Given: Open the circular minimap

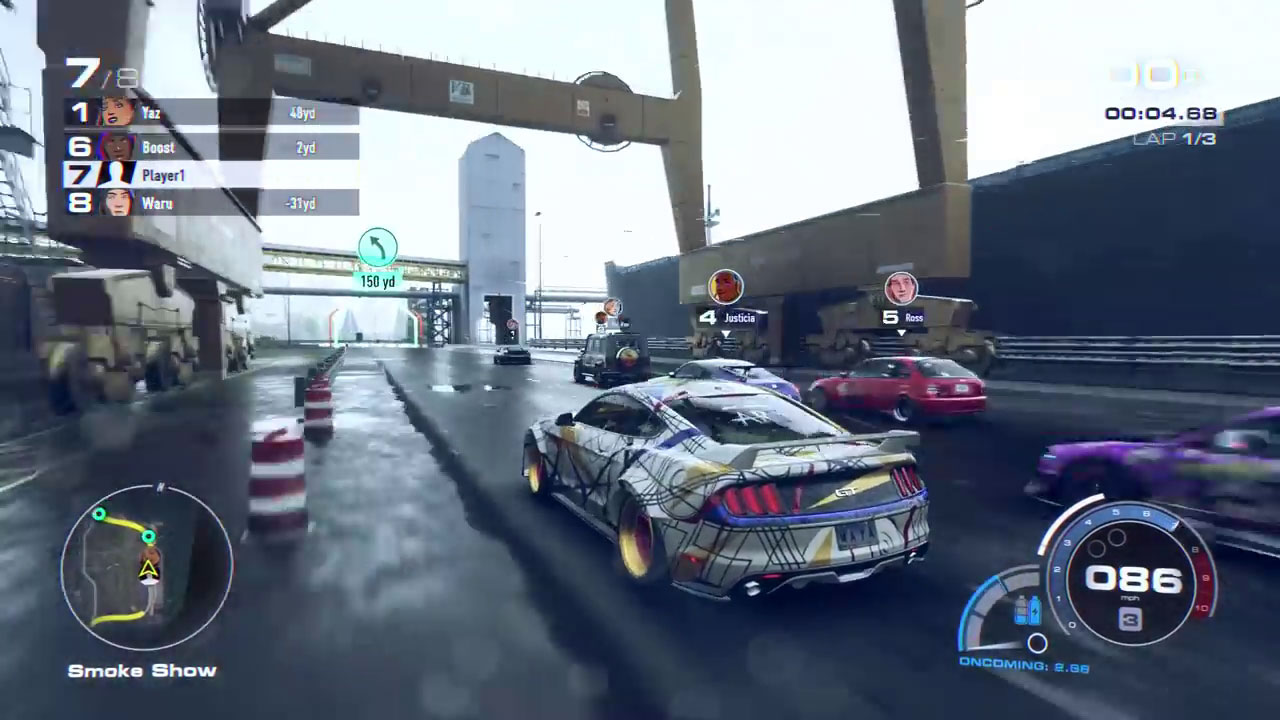Looking at the screenshot, I should point(147,568).
